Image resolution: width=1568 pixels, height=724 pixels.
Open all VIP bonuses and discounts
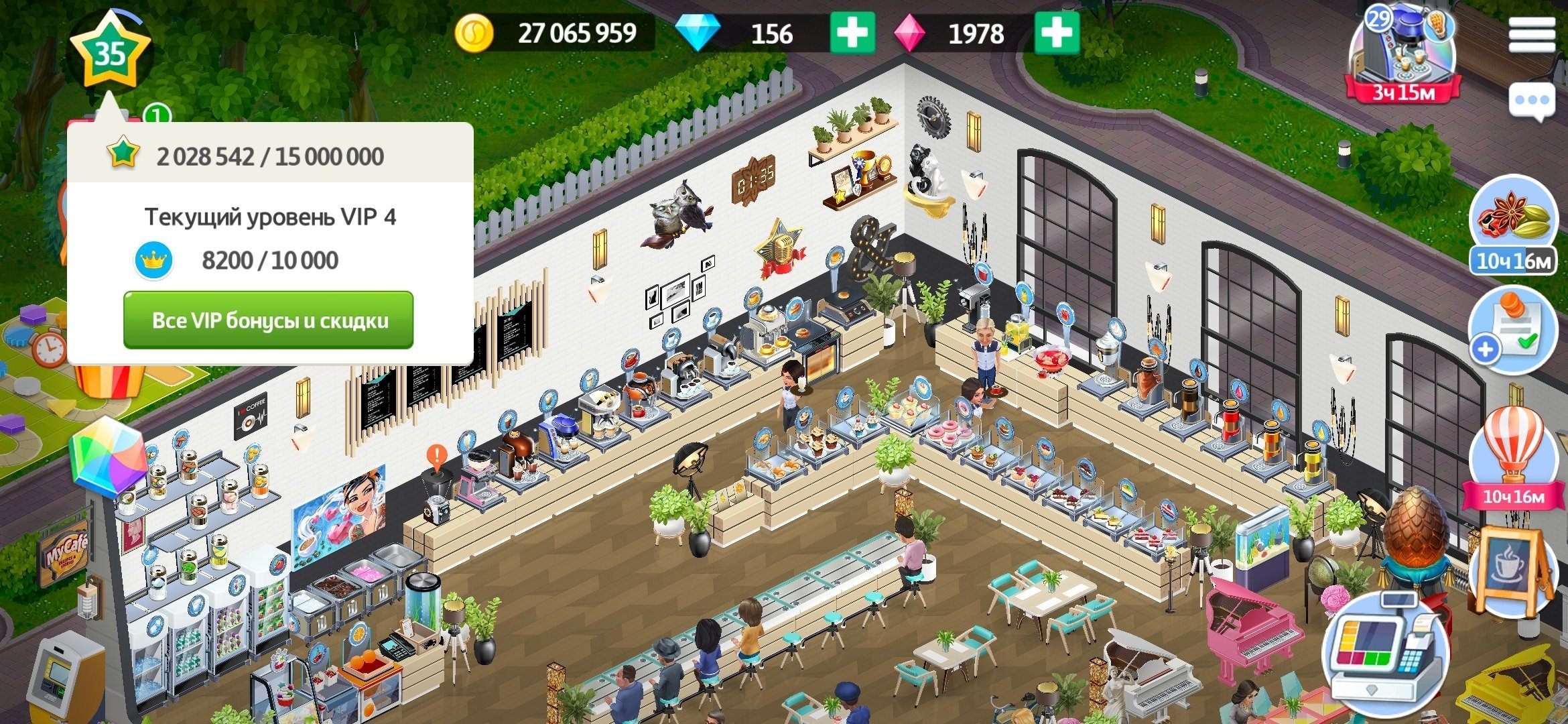tap(268, 320)
